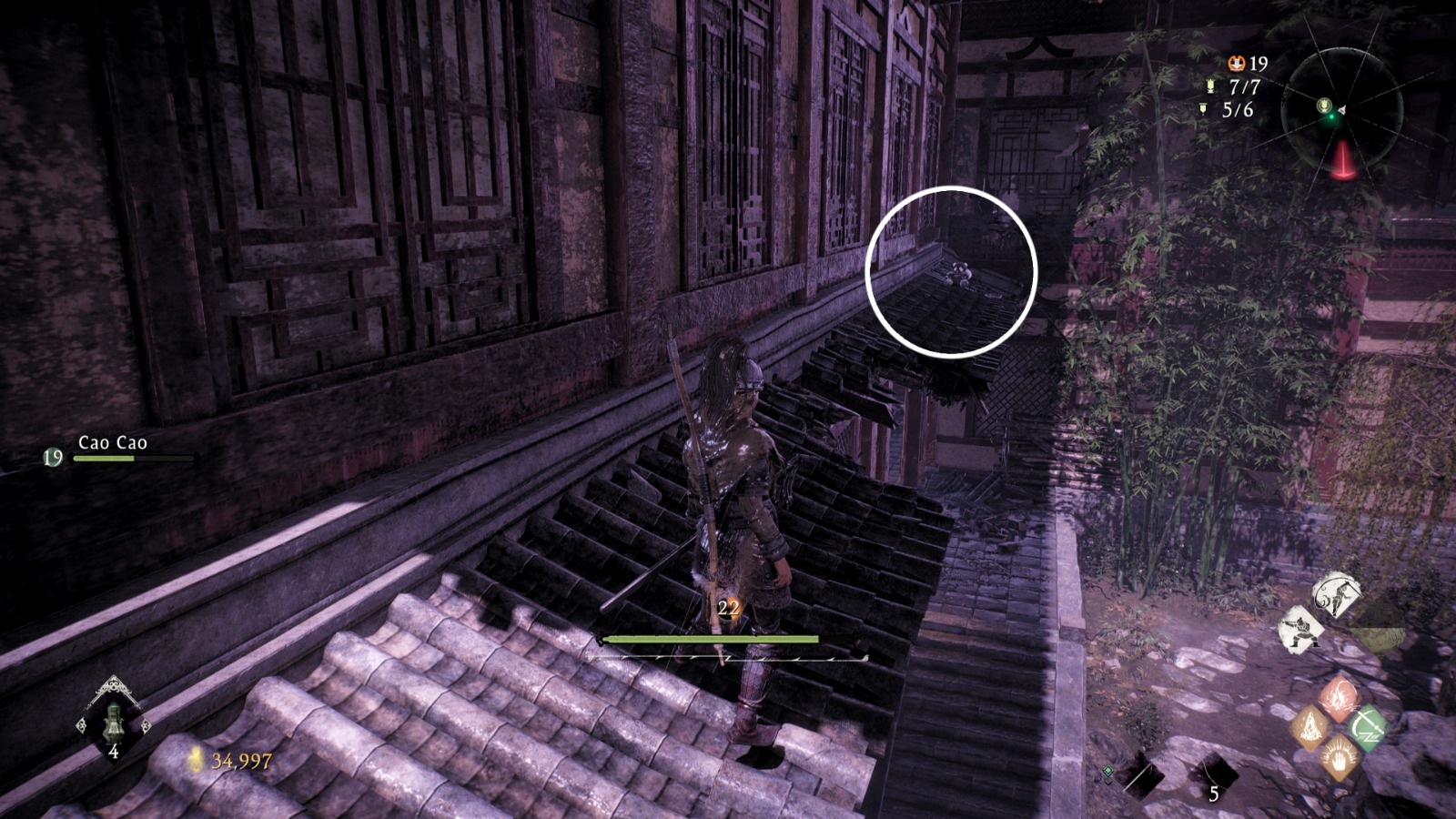Click the orange dragon morale rank icon
1456x819 pixels.
pyautogui.click(x=1236, y=64)
